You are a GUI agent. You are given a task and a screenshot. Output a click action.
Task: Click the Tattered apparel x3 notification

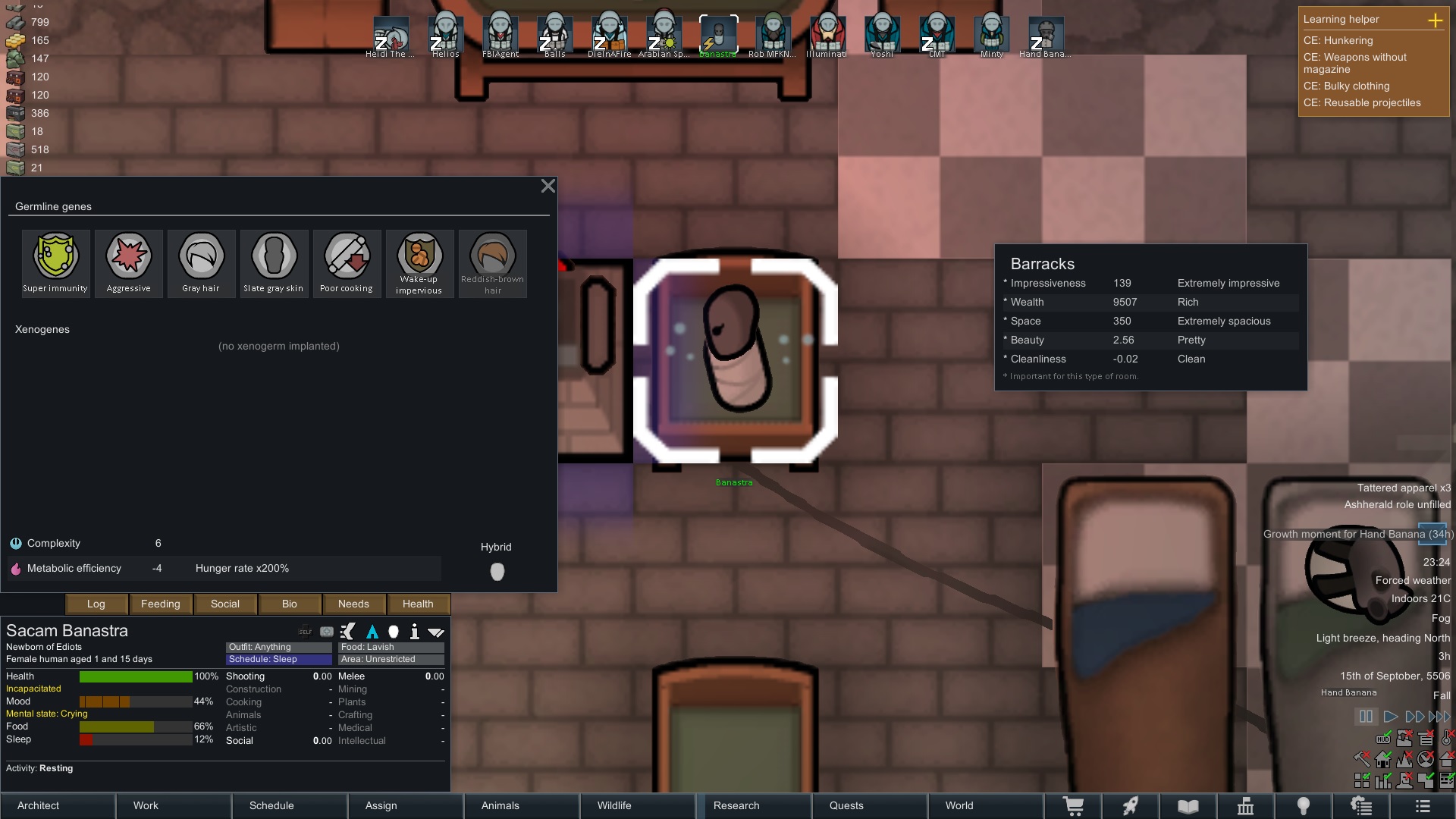point(1402,488)
